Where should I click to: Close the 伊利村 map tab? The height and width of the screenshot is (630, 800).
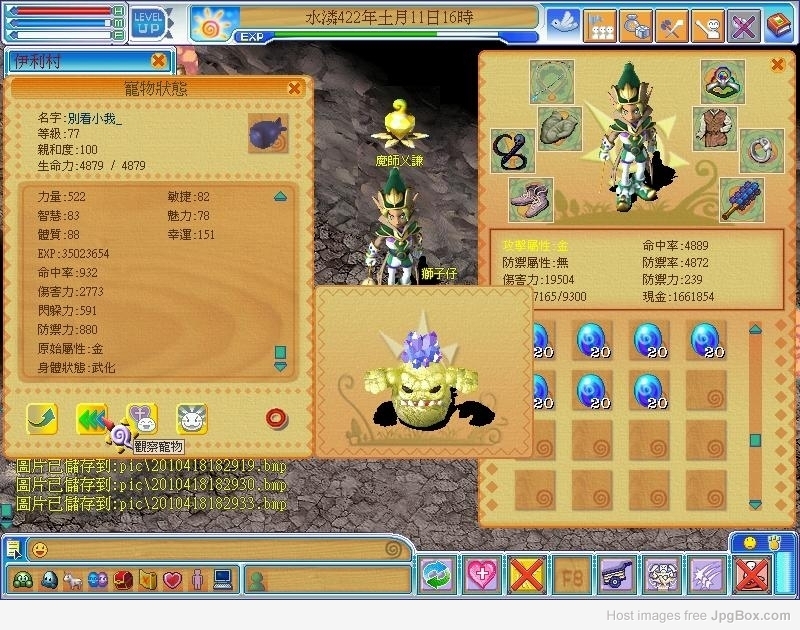pyautogui.click(x=158, y=61)
